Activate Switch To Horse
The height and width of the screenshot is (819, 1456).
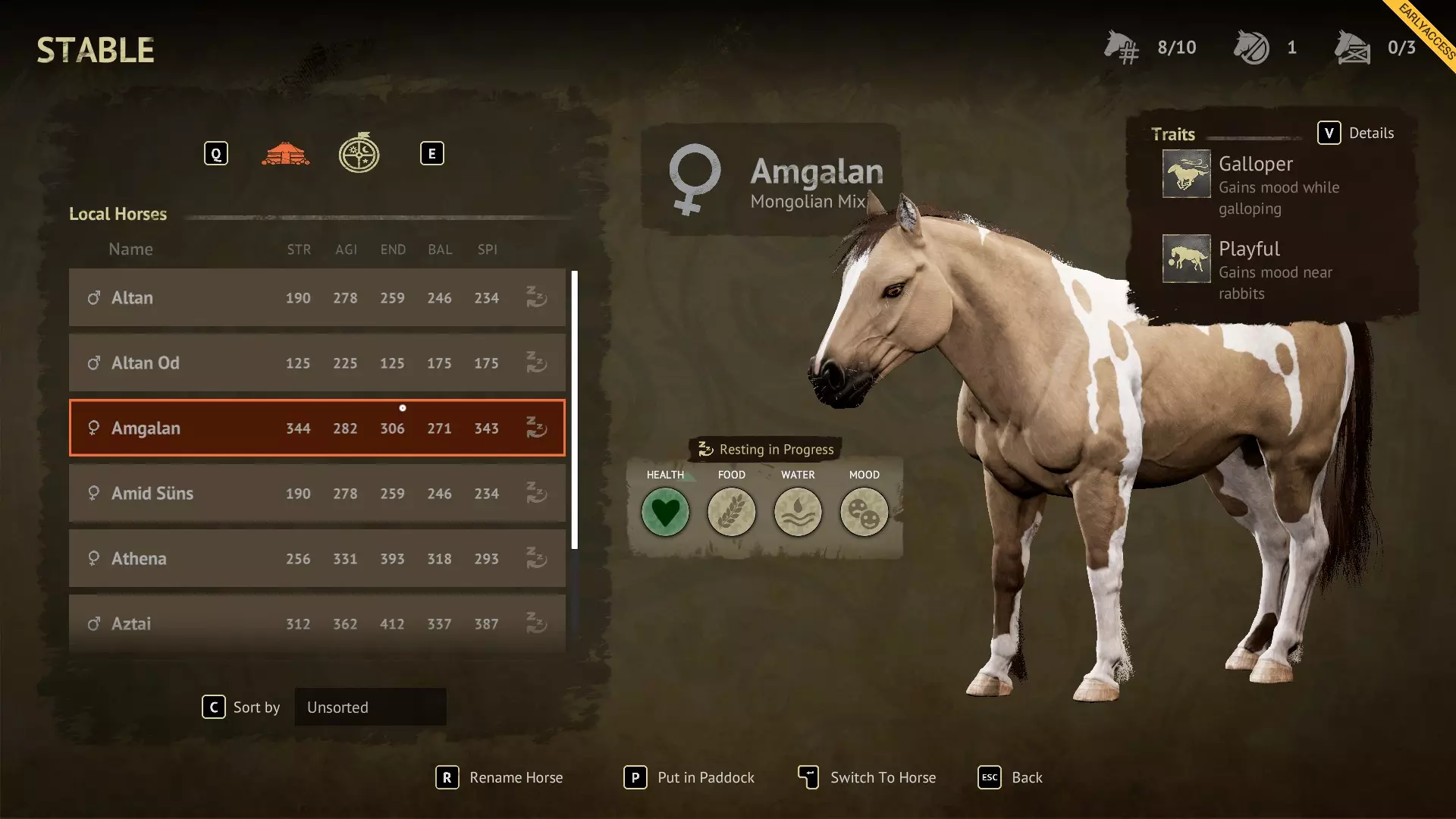tap(868, 777)
